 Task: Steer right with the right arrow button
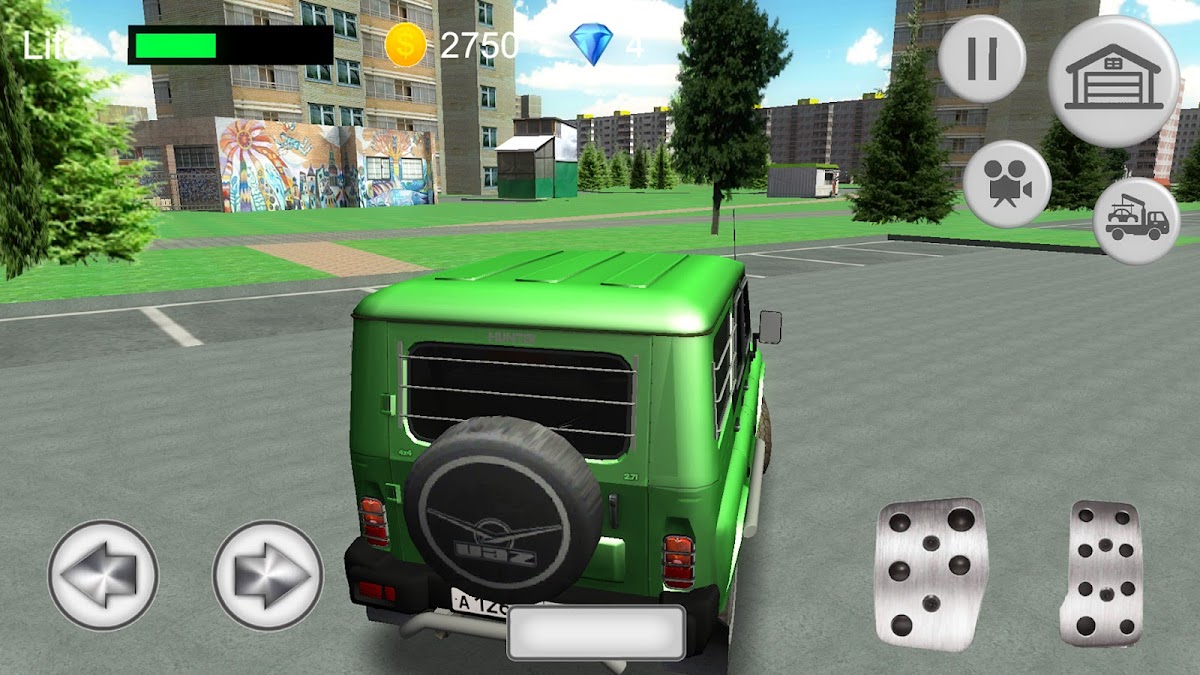tap(267, 575)
